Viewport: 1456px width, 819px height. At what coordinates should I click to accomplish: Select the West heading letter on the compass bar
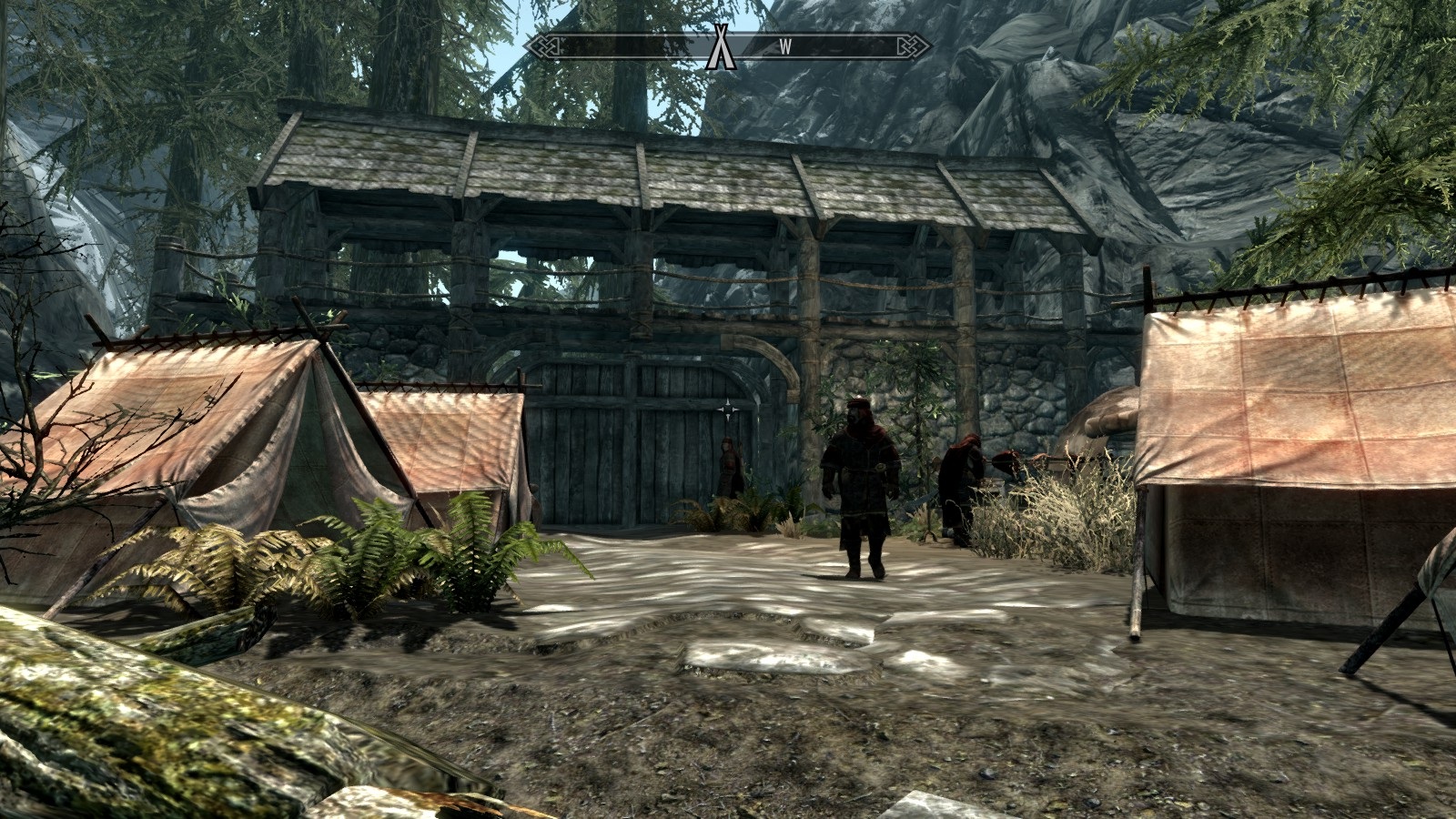784,47
